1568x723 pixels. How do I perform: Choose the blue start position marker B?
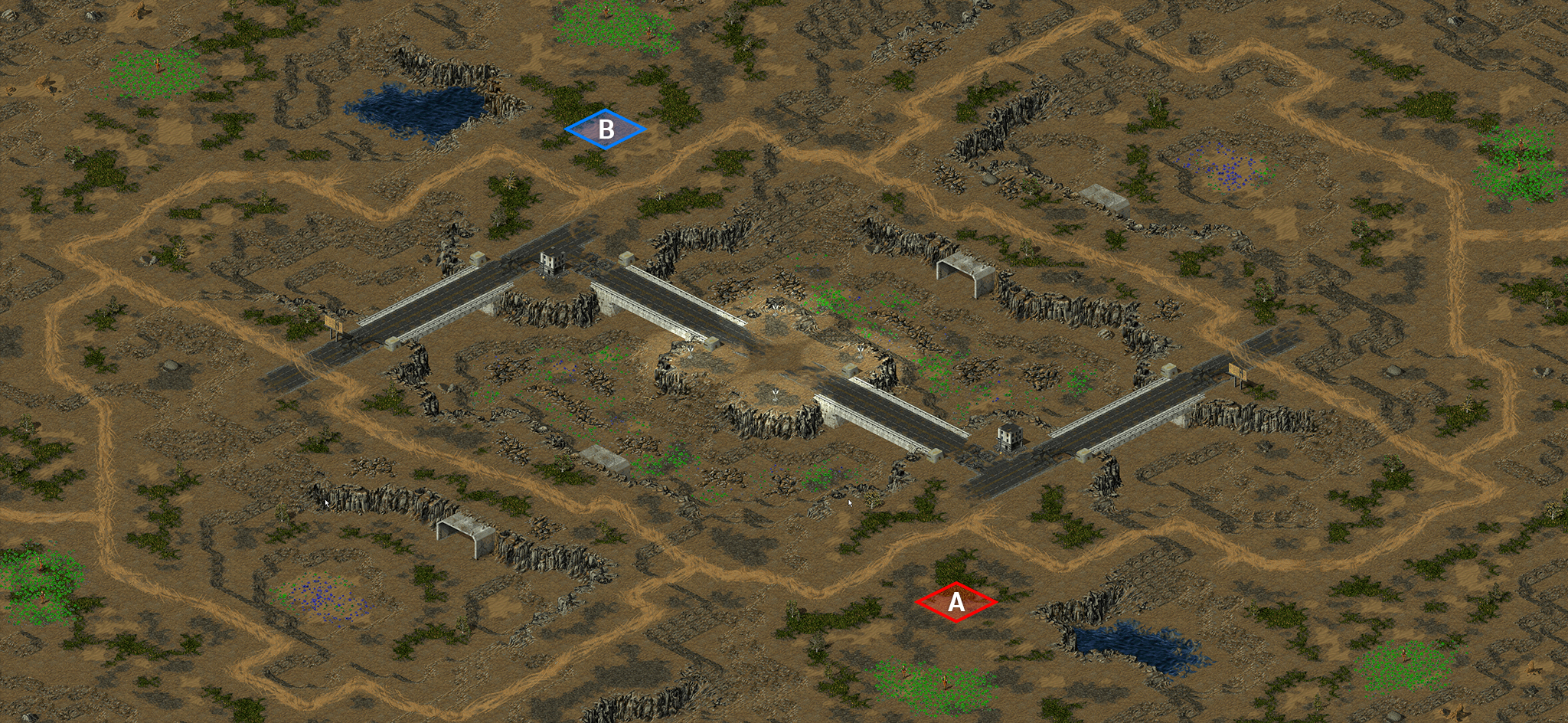point(606,129)
